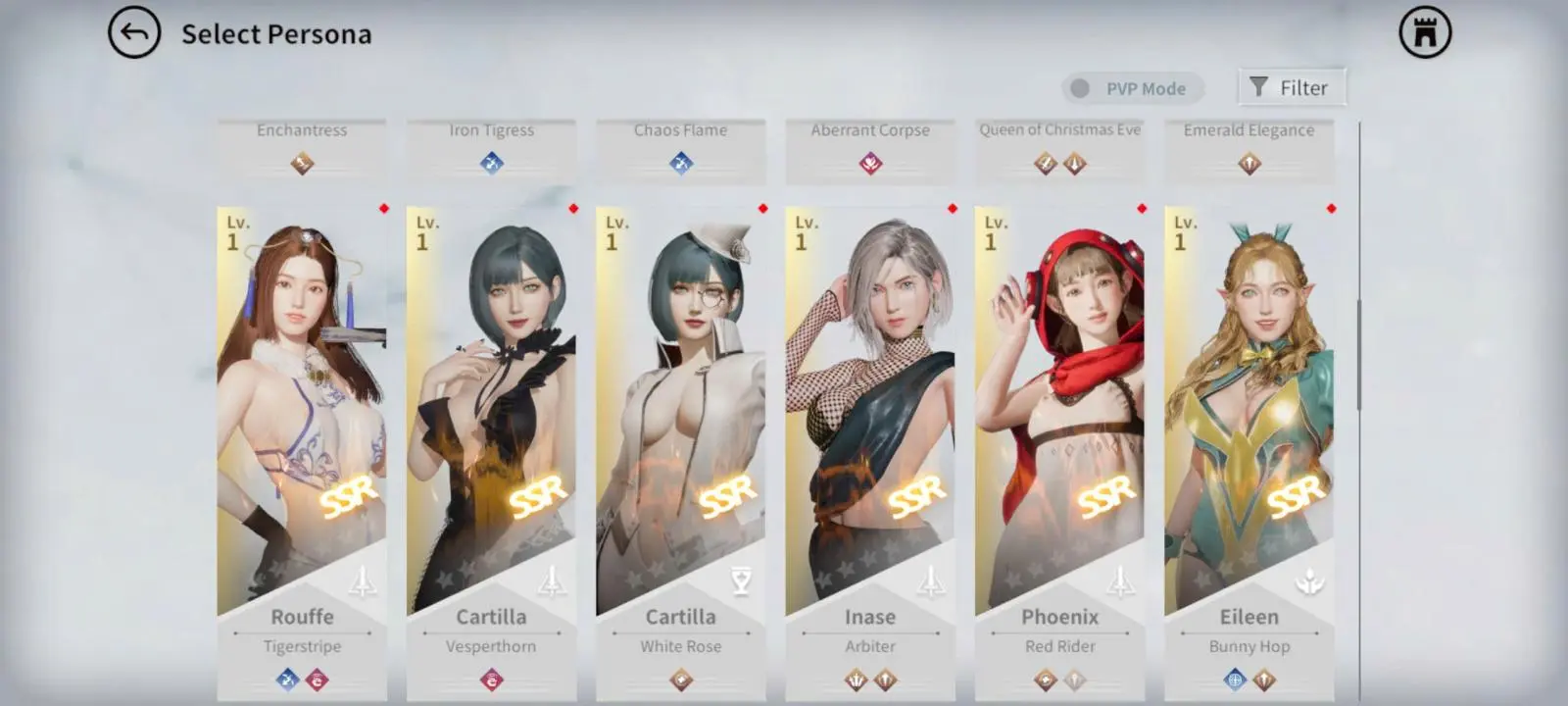This screenshot has height=706, width=1568.
Task: Choose Queen of Christmas Eve card
Action: click(1059, 149)
